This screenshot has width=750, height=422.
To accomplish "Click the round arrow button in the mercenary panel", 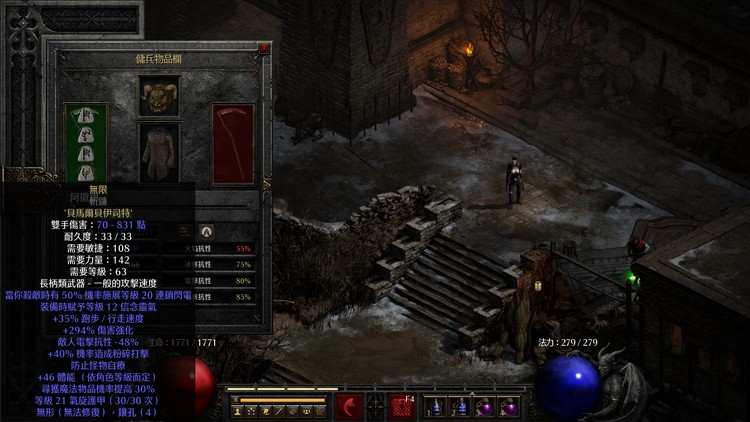I will [x=207, y=231].
